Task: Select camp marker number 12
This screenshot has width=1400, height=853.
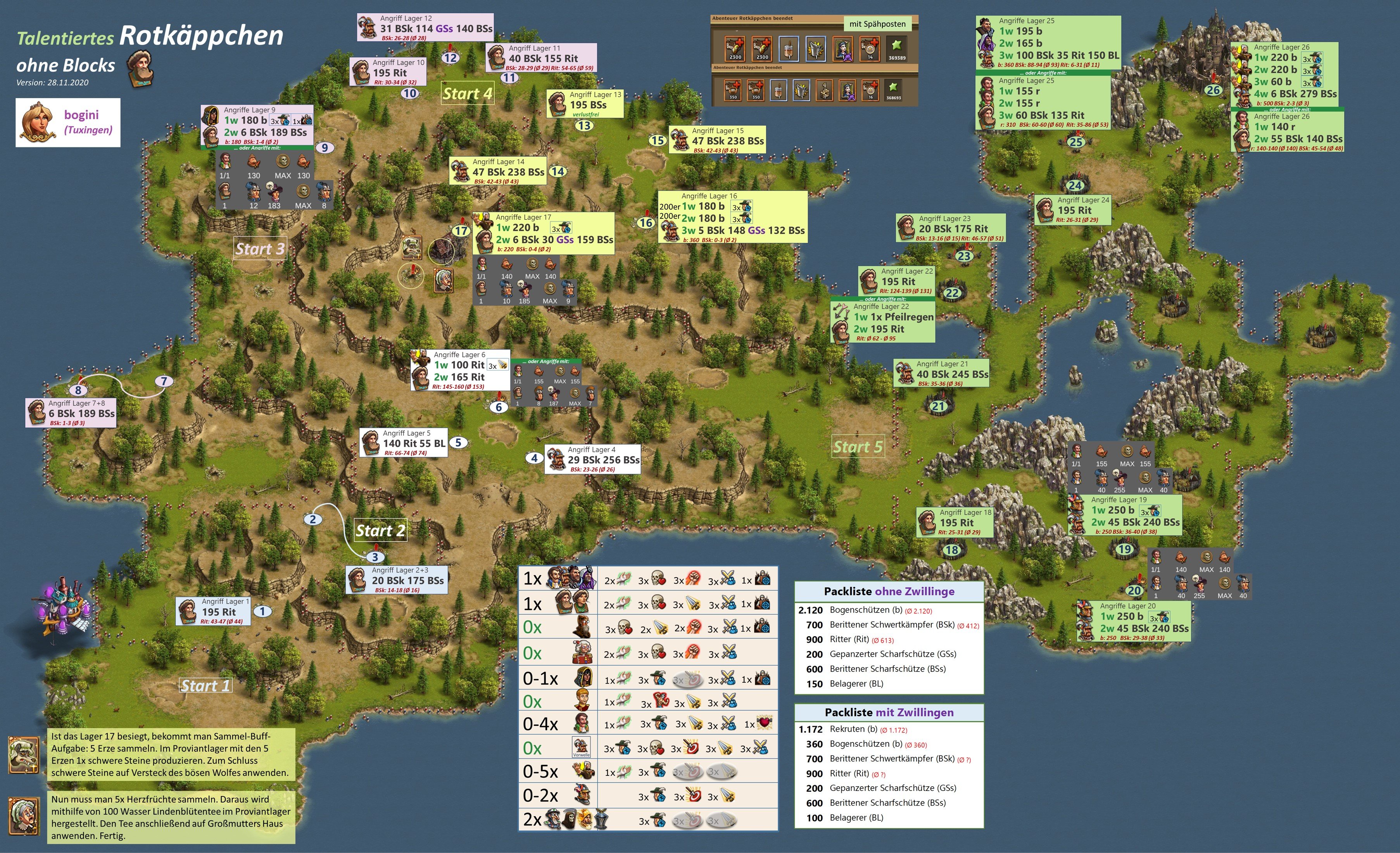Action: [x=450, y=57]
